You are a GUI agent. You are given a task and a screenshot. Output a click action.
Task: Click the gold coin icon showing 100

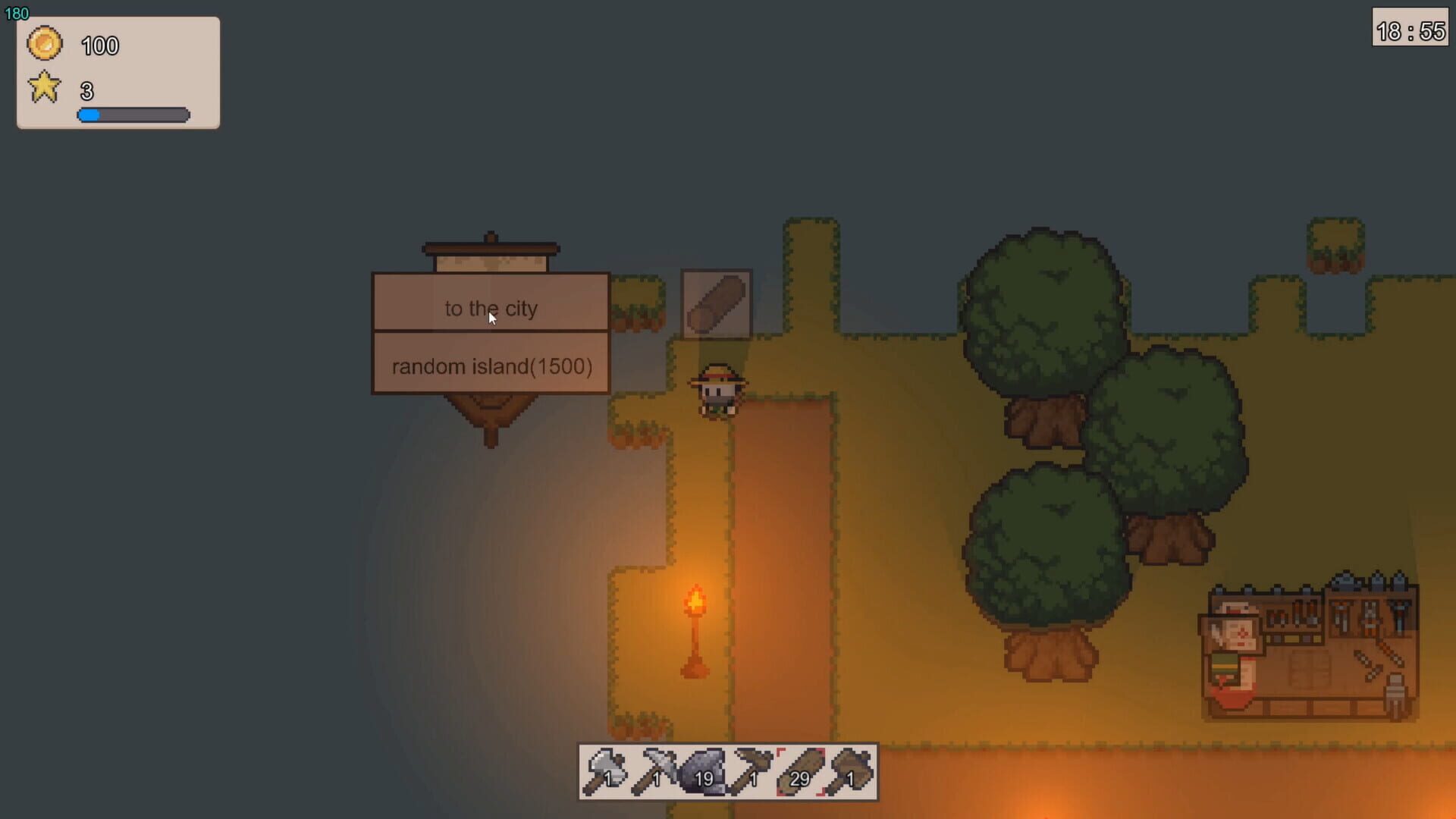[x=45, y=43]
